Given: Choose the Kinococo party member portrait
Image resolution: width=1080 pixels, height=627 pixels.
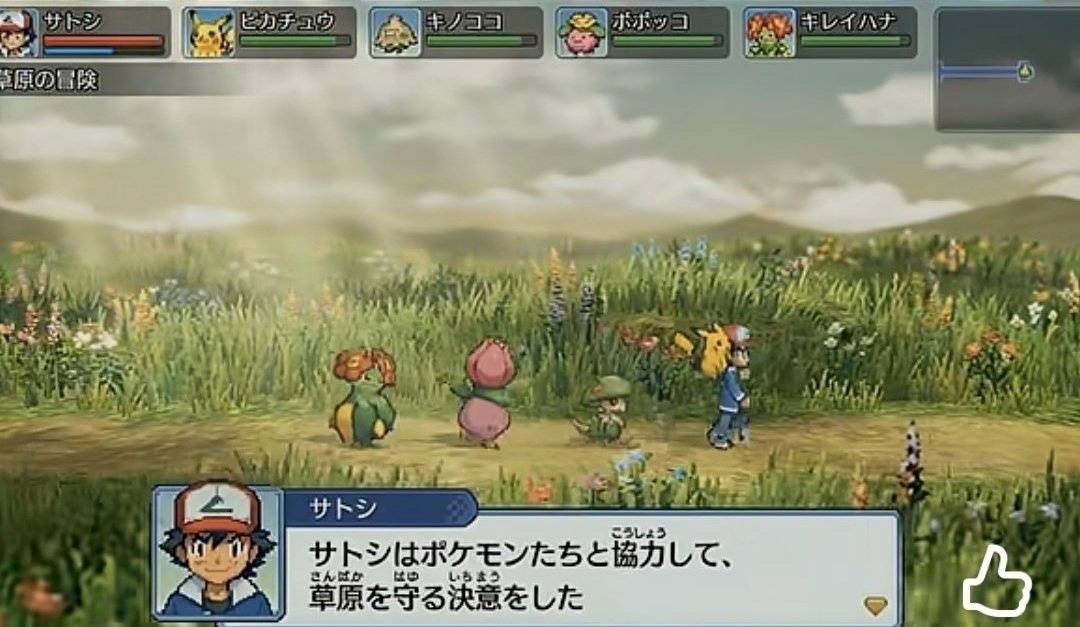Looking at the screenshot, I should (x=396, y=33).
